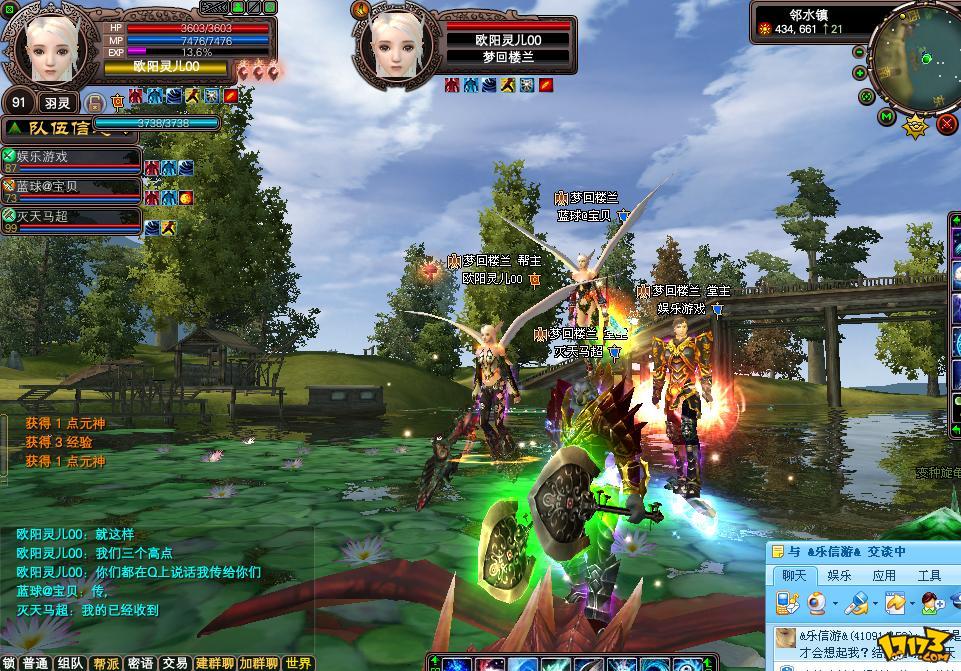Viewport: 961px width, 671px height.
Task: Switch to the 密语 whisper tab
Action: 141,663
